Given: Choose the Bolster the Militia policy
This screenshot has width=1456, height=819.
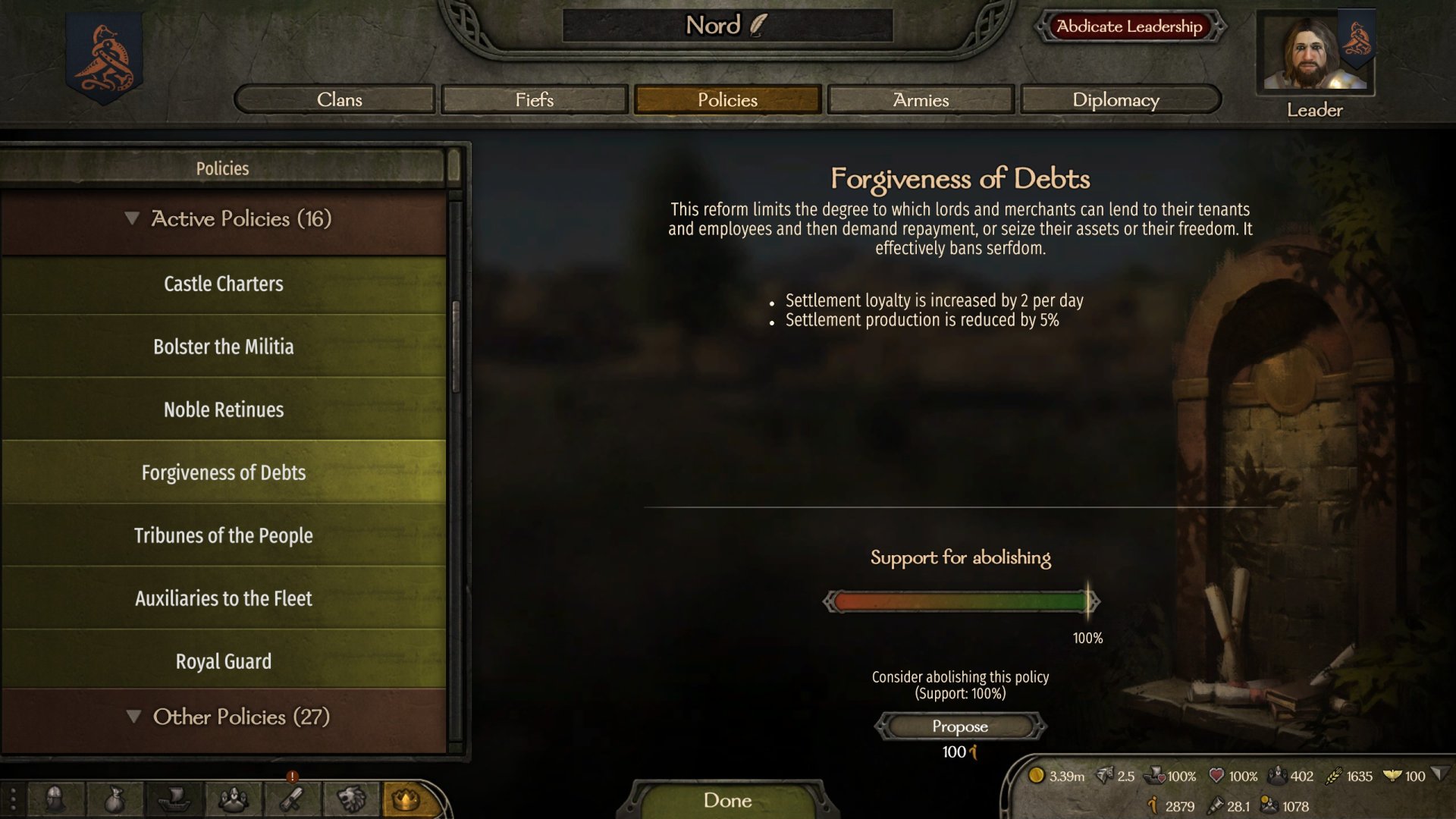Looking at the screenshot, I should [224, 347].
